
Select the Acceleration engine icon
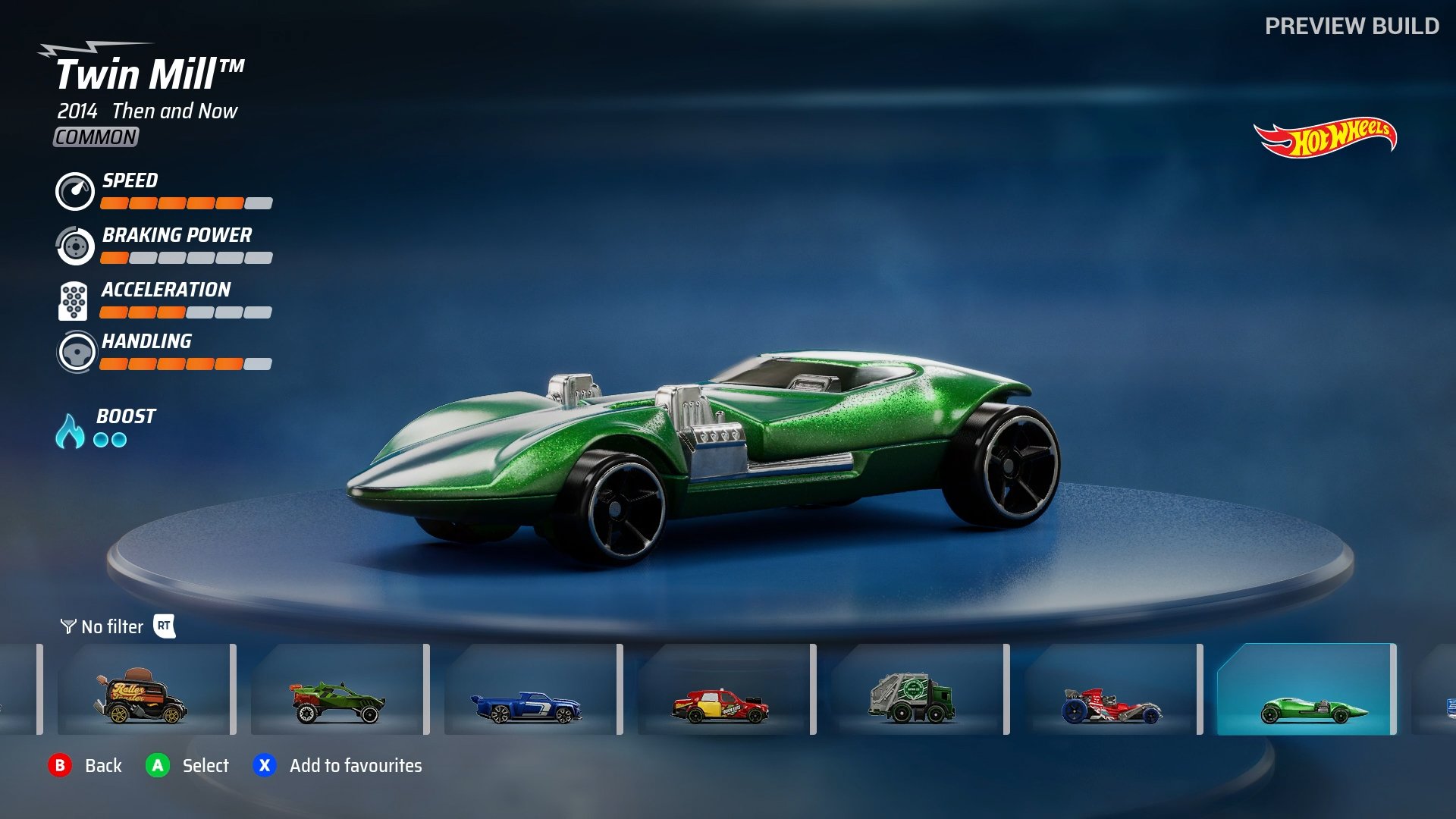pyautogui.click(x=74, y=300)
